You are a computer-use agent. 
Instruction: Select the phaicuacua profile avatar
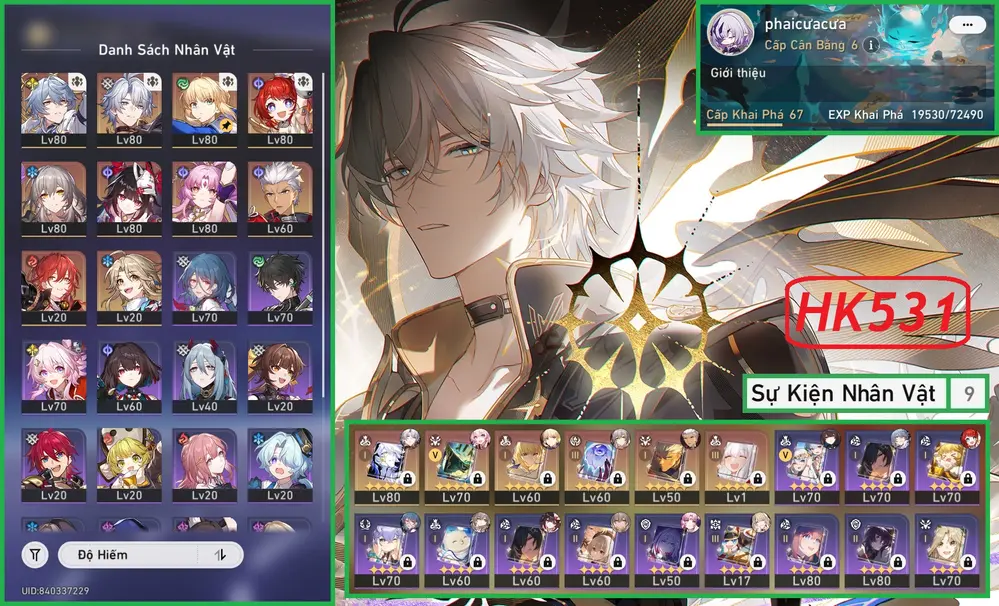728,35
